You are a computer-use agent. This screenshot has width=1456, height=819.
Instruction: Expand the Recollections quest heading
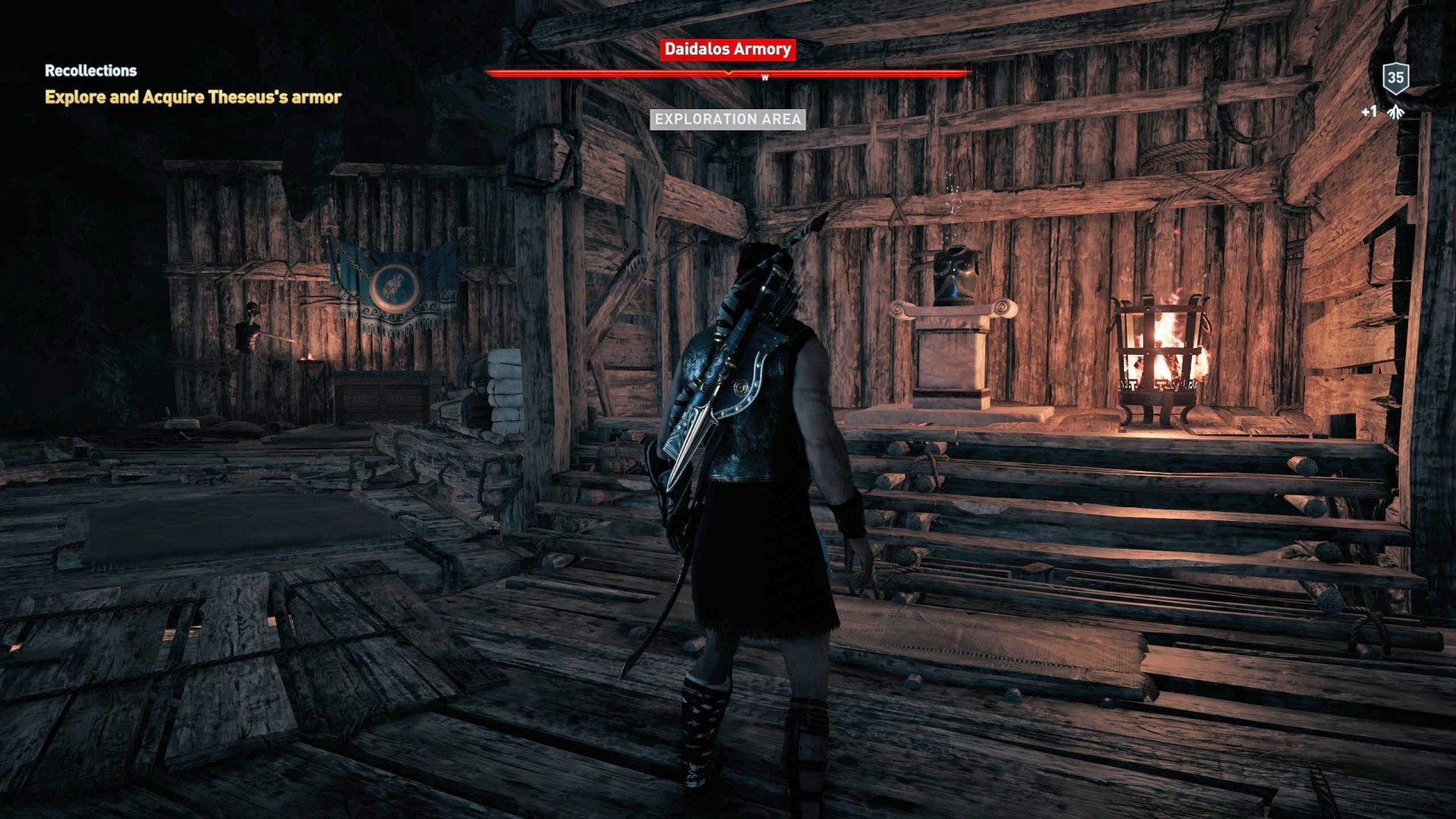pos(90,71)
